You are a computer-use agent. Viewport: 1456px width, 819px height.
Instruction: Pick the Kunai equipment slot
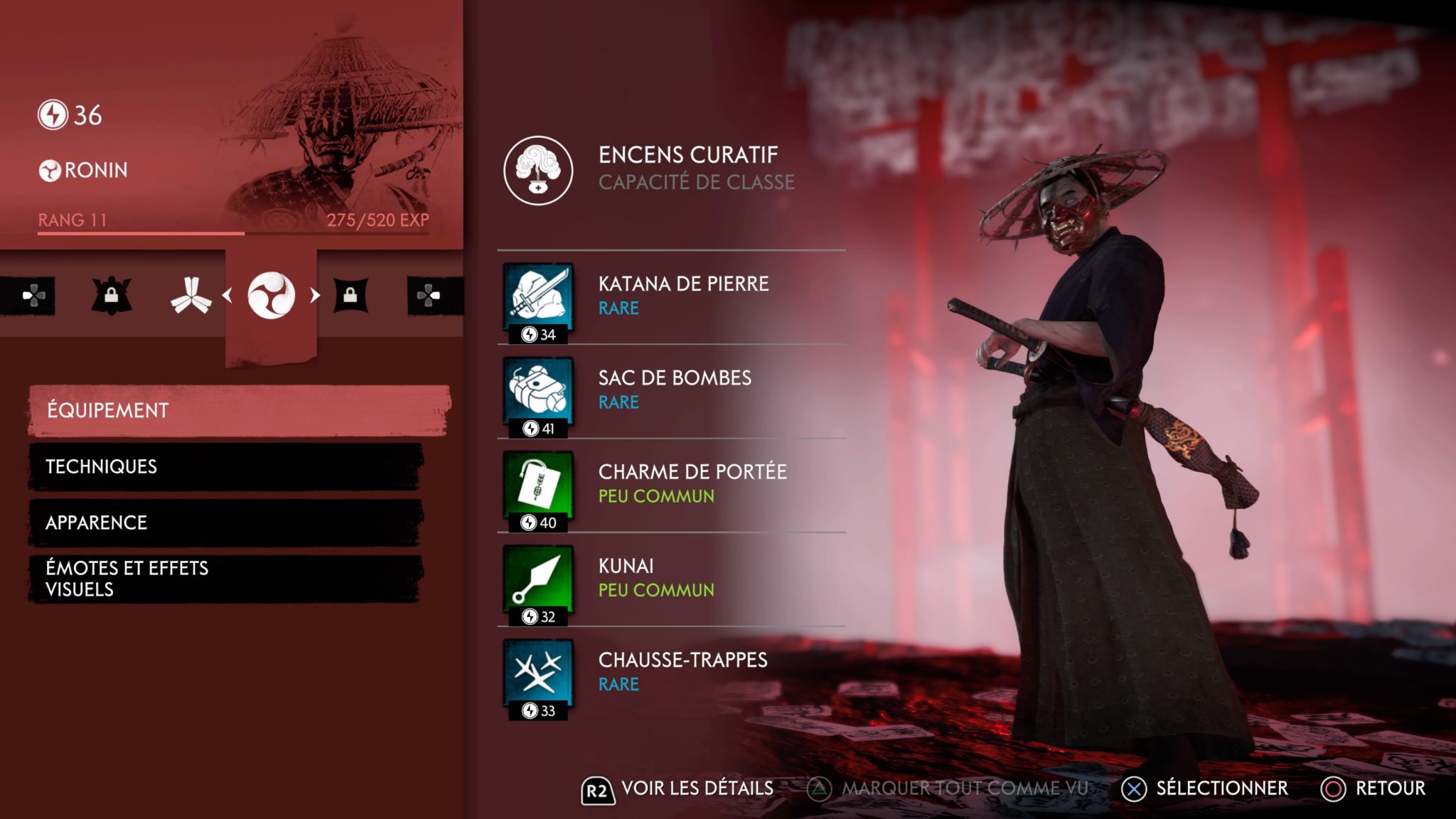[x=671, y=580]
